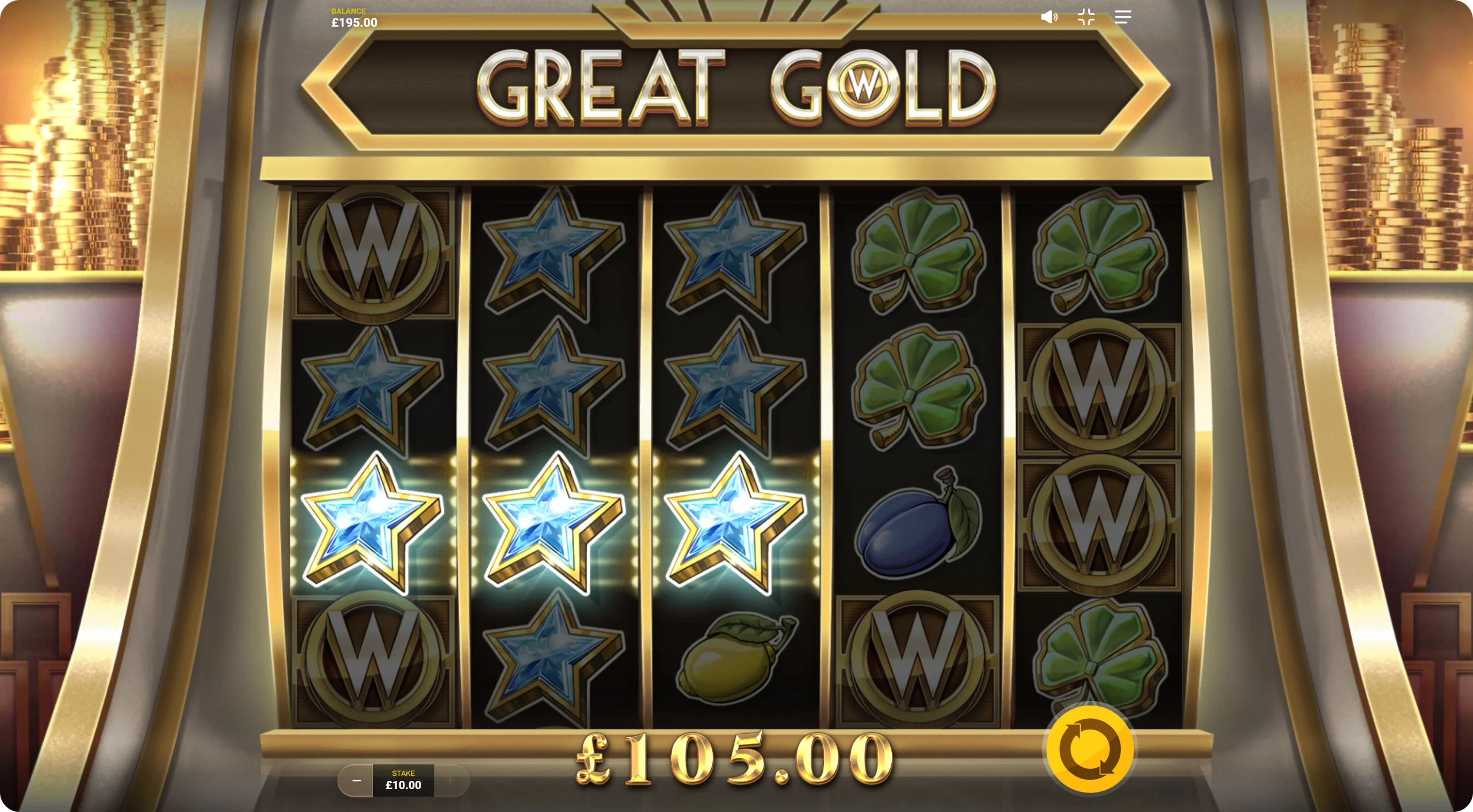The image size is (1473, 812).
Task: Increase the stake with the plus button
Action: tap(451, 780)
